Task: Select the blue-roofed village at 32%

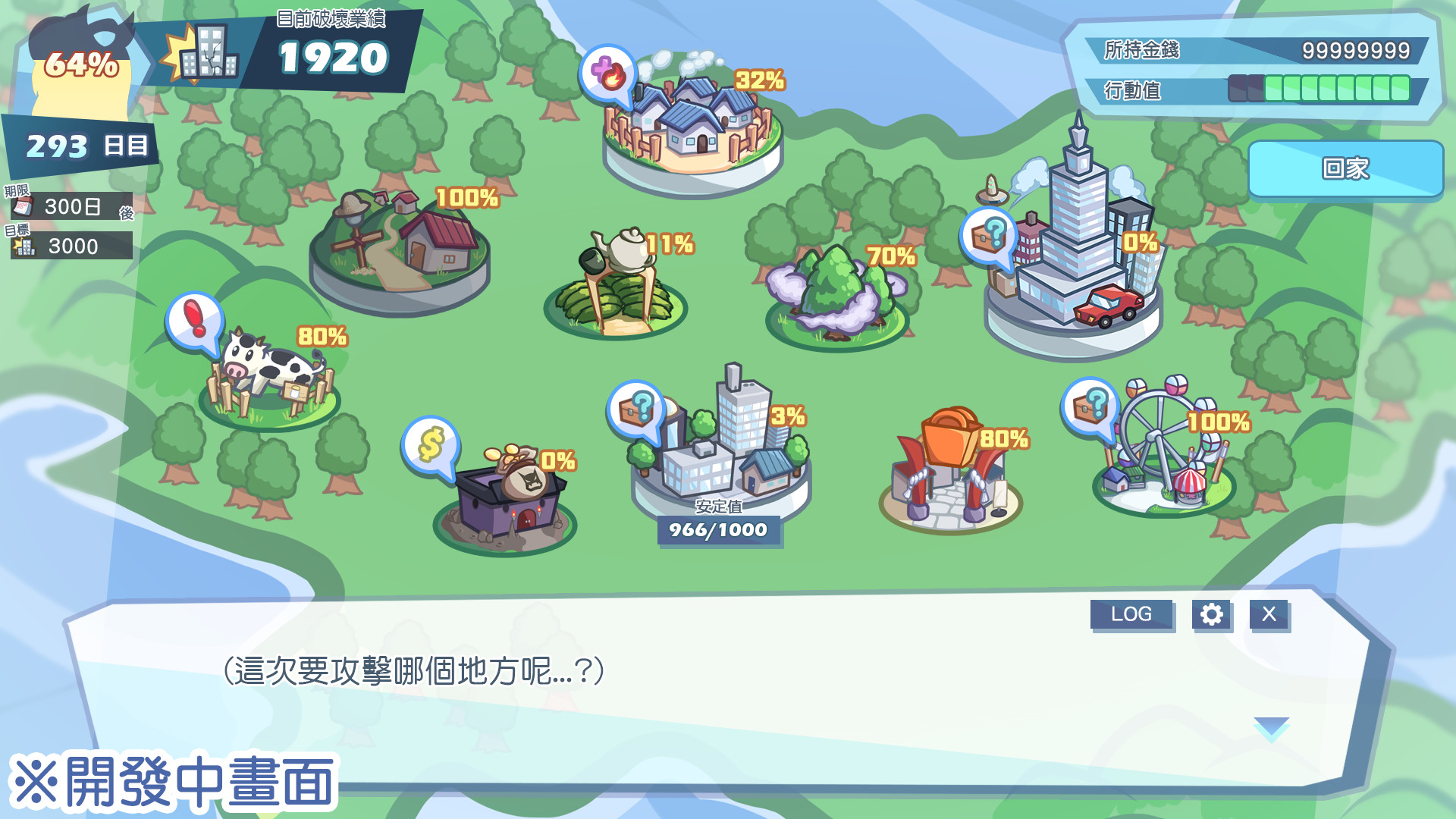Action: coord(692,129)
